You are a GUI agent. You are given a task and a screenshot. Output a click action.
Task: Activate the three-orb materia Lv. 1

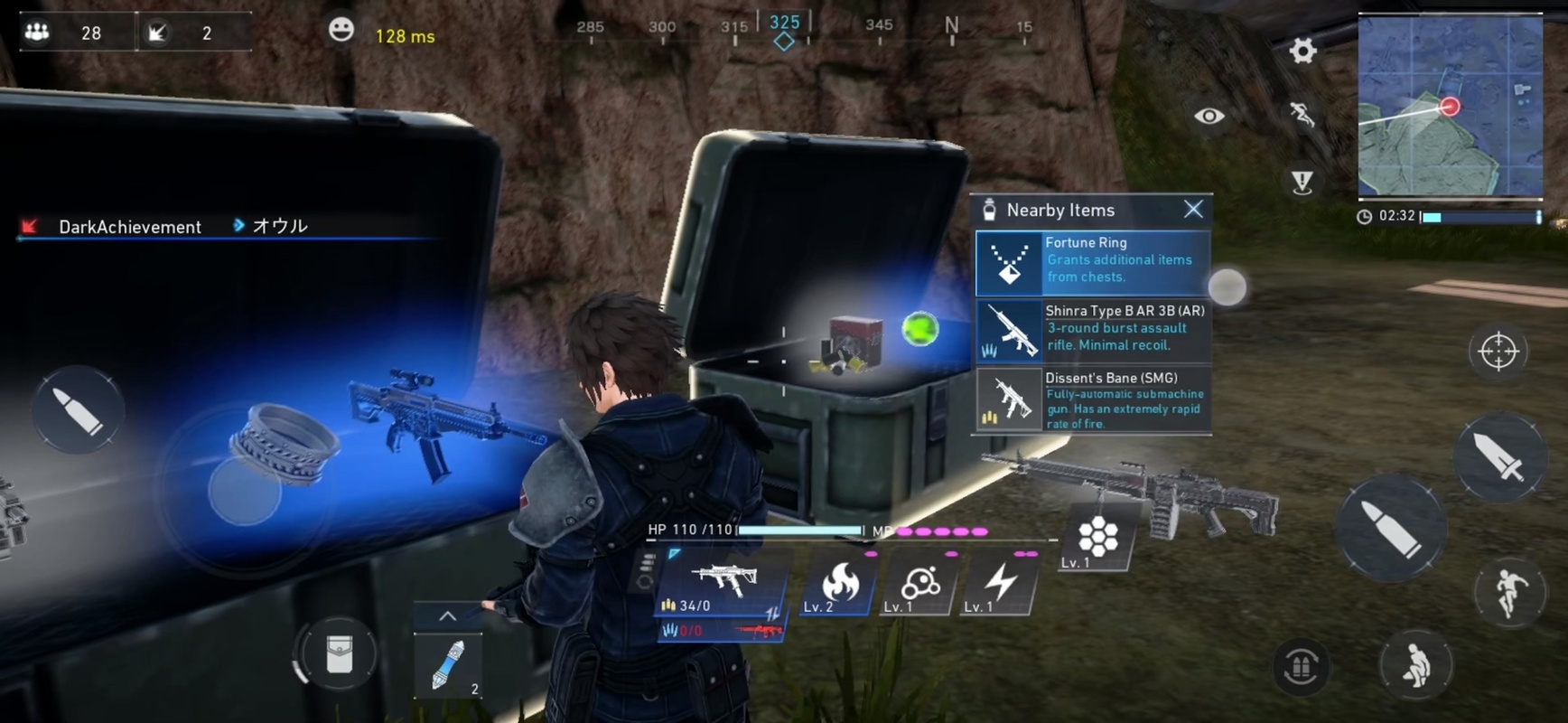point(919,583)
